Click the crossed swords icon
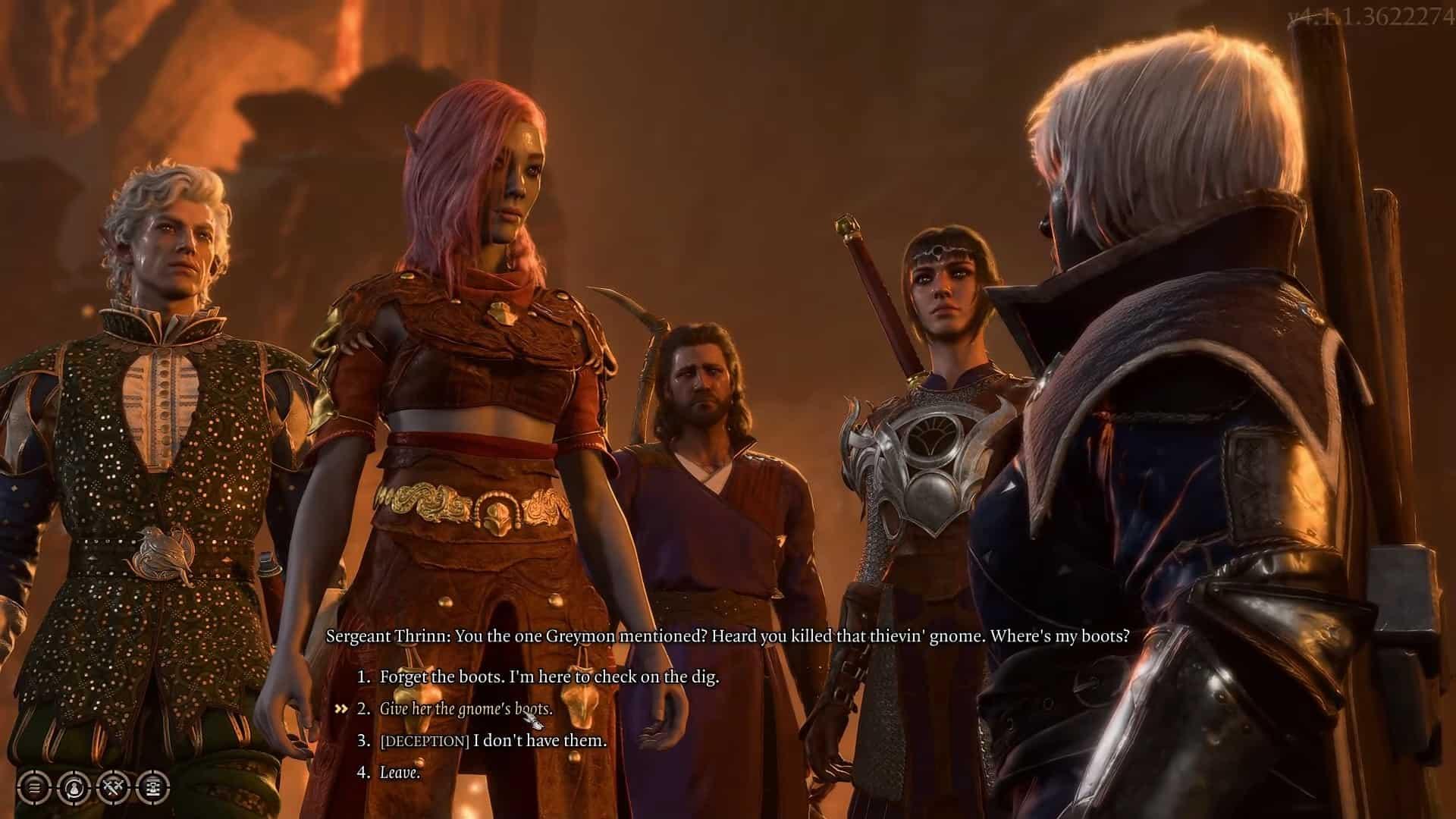This screenshot has width=1456, height=819. pos(115,787)
